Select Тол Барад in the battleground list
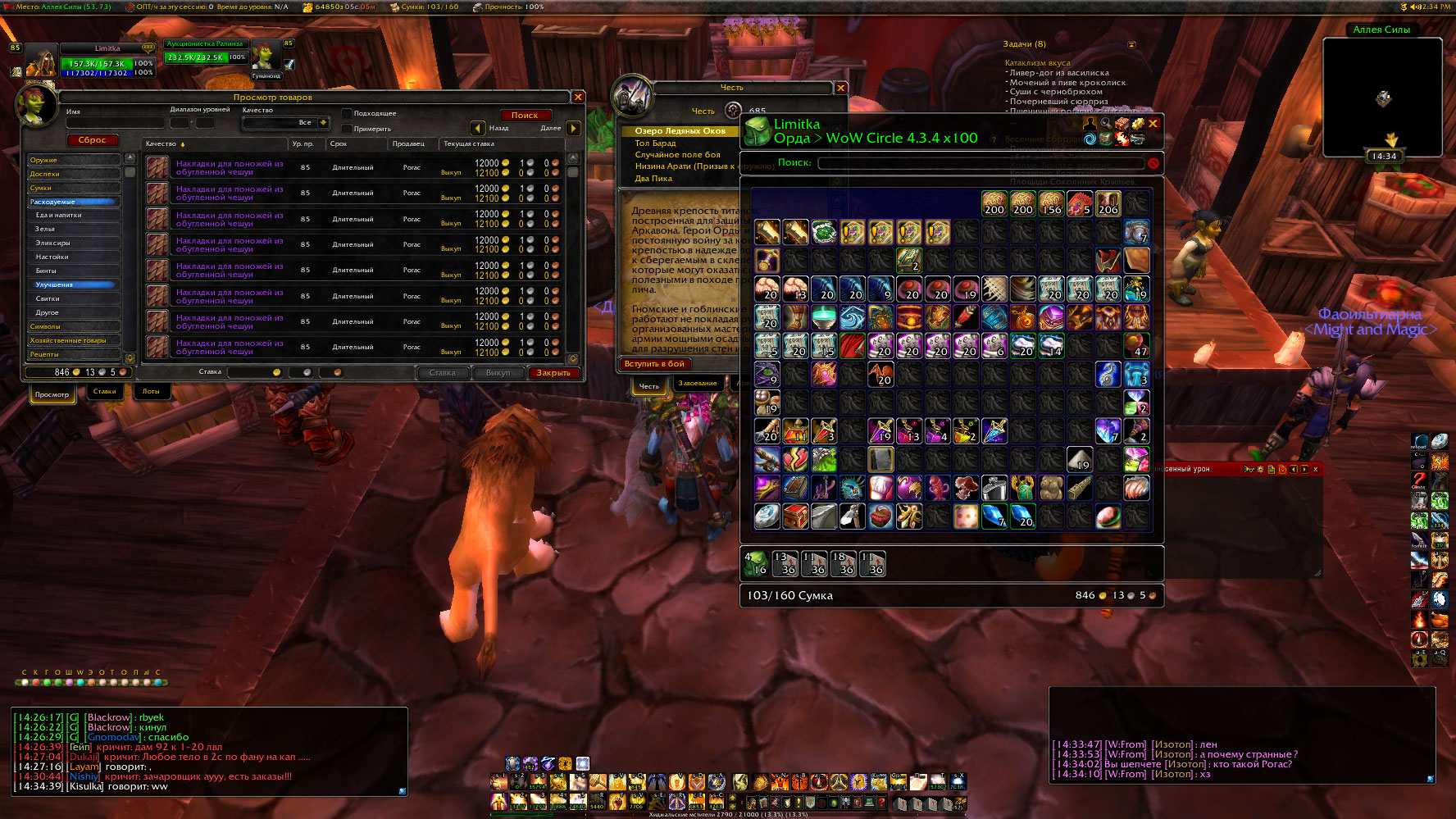1456x819 pixels. click(656, 143)
